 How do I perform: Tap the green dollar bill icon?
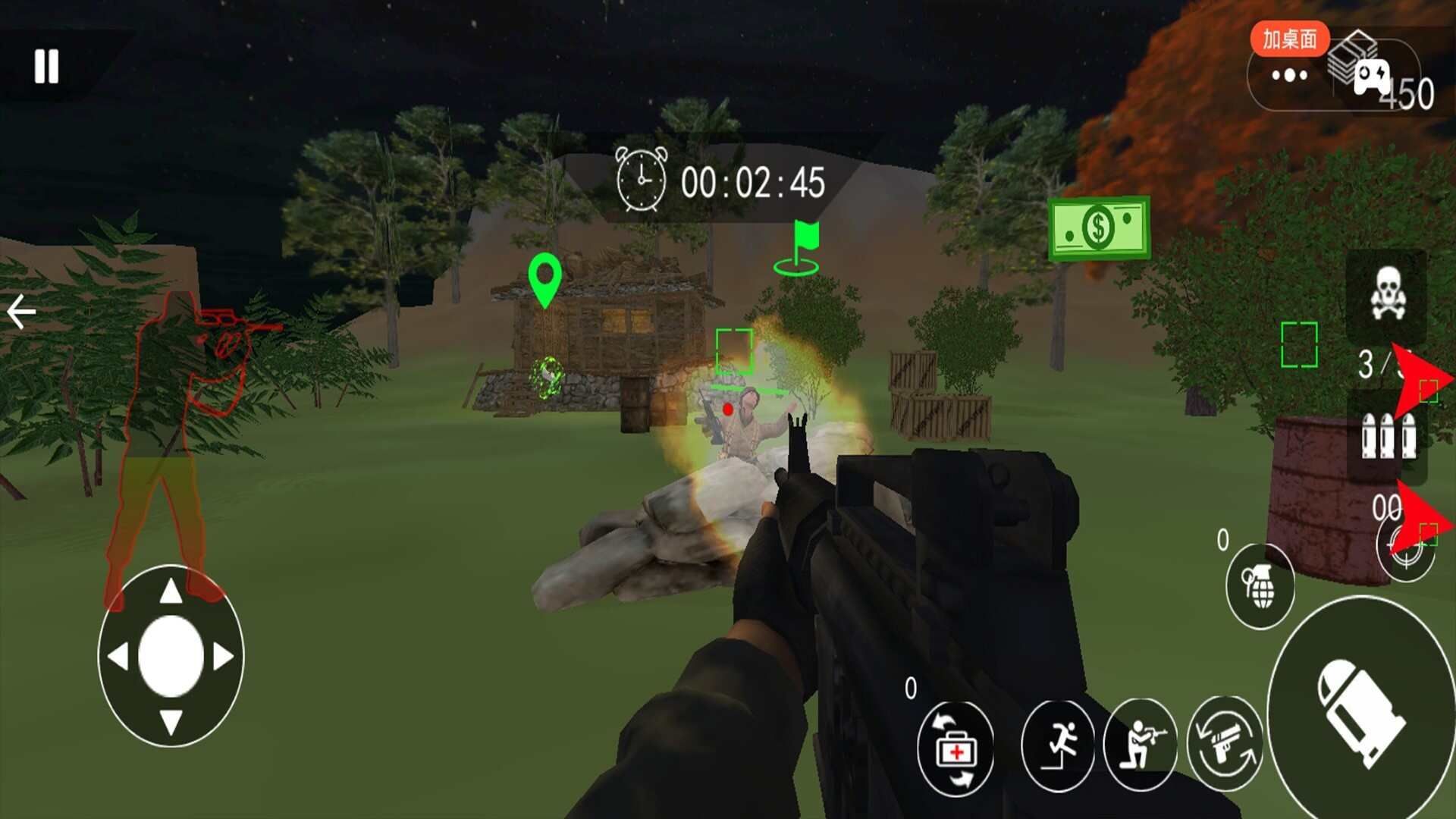tap(1099, 227)
